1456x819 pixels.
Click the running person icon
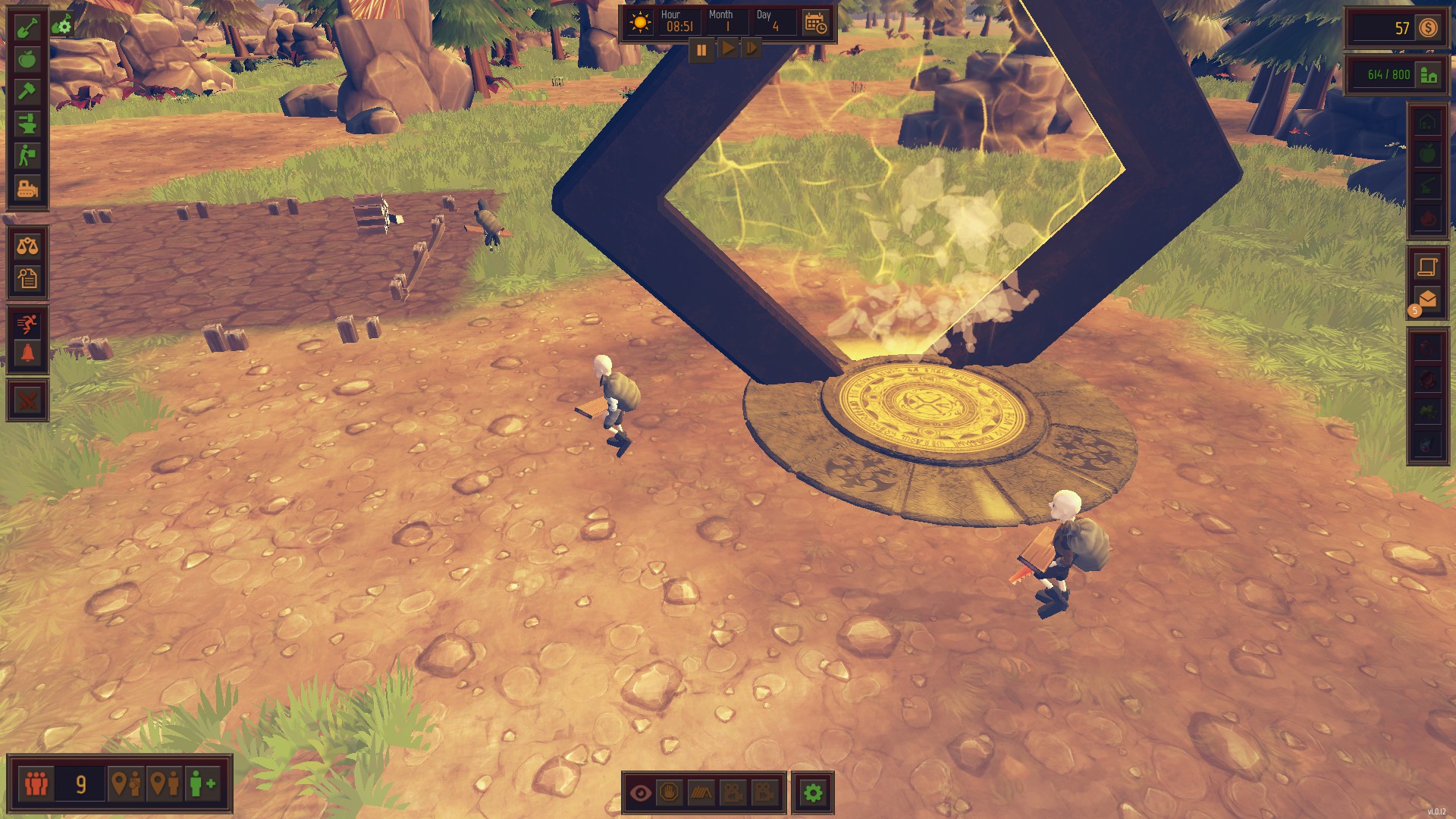[27, 324]
